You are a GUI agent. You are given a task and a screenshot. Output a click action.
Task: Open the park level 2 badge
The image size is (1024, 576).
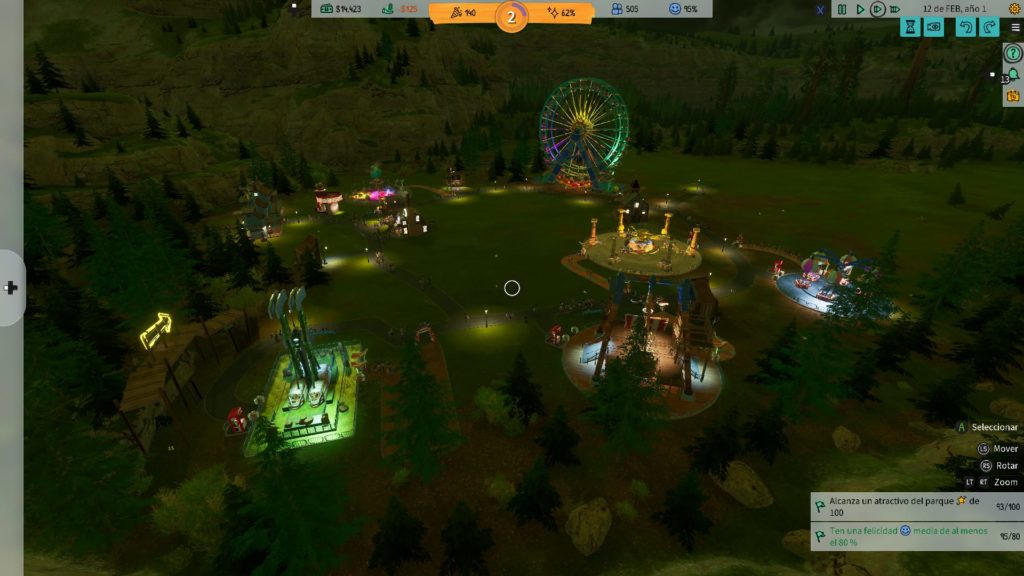[x=512, y=16]
